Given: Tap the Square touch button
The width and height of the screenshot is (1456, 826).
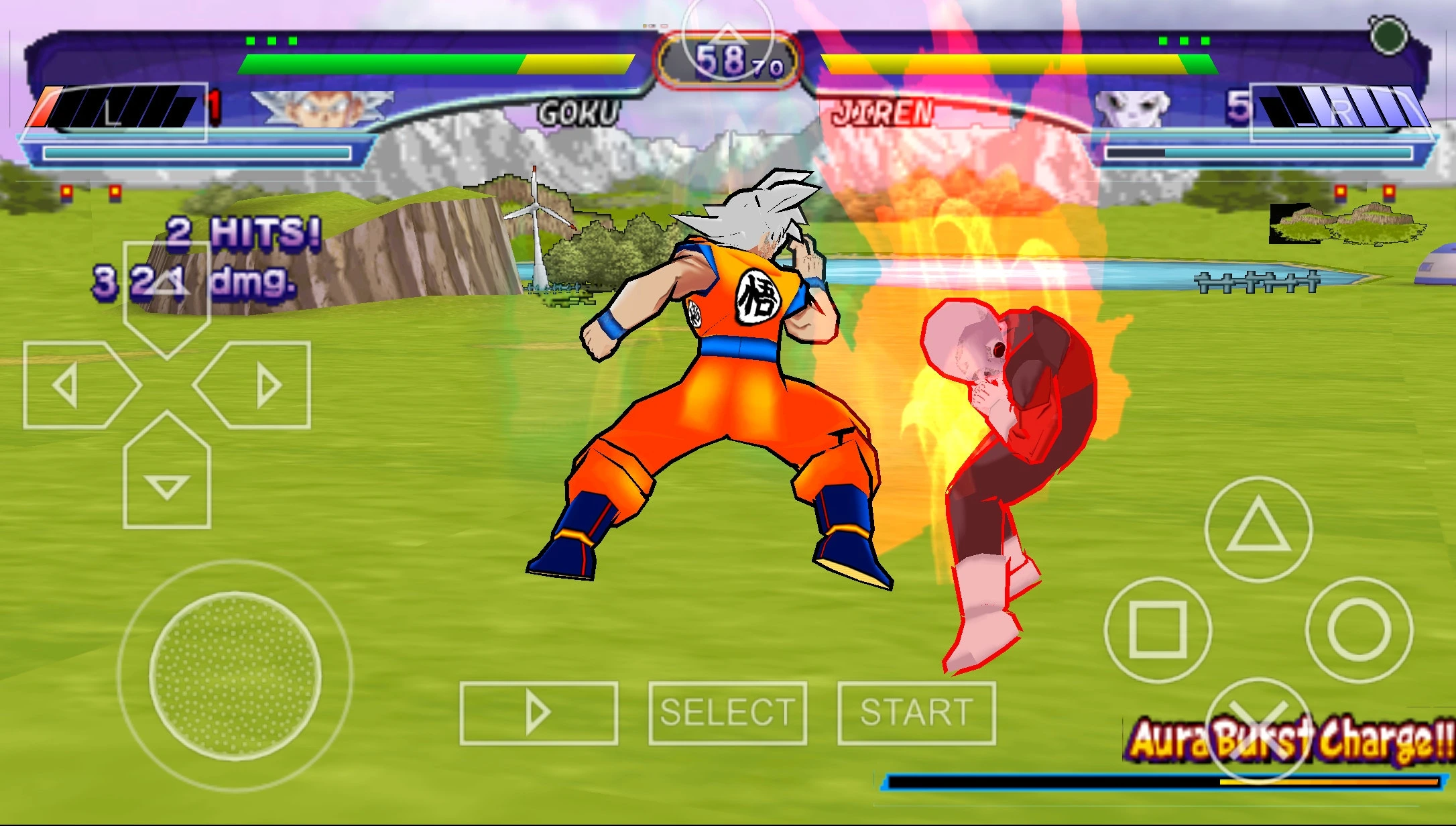Looking at the screenshot, I should pos(1158,630).
